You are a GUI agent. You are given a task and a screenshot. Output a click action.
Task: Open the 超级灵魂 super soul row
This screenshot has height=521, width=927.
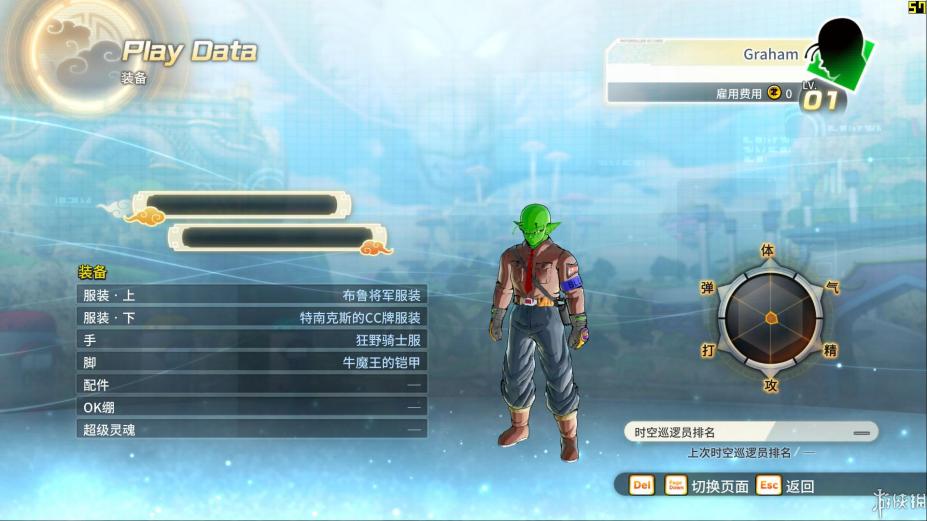click(252, 429)
